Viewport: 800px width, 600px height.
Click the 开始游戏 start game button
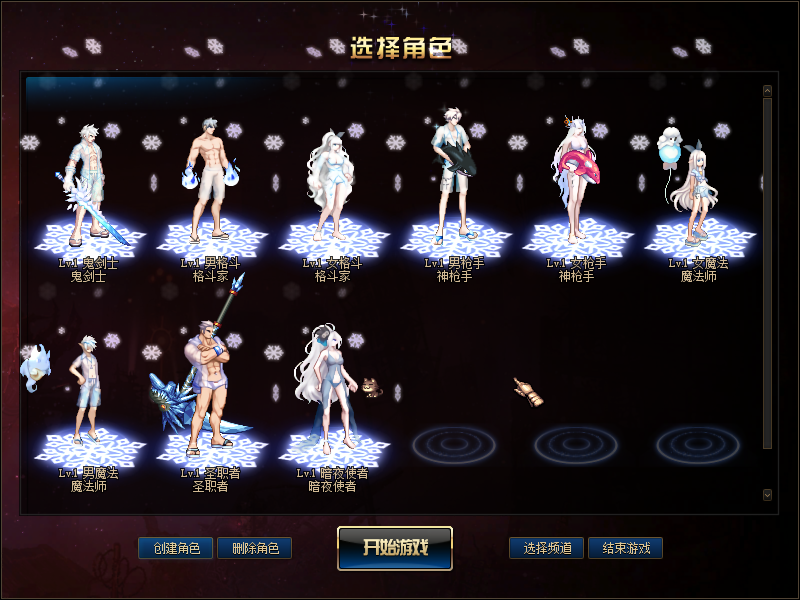coord(394,548)
